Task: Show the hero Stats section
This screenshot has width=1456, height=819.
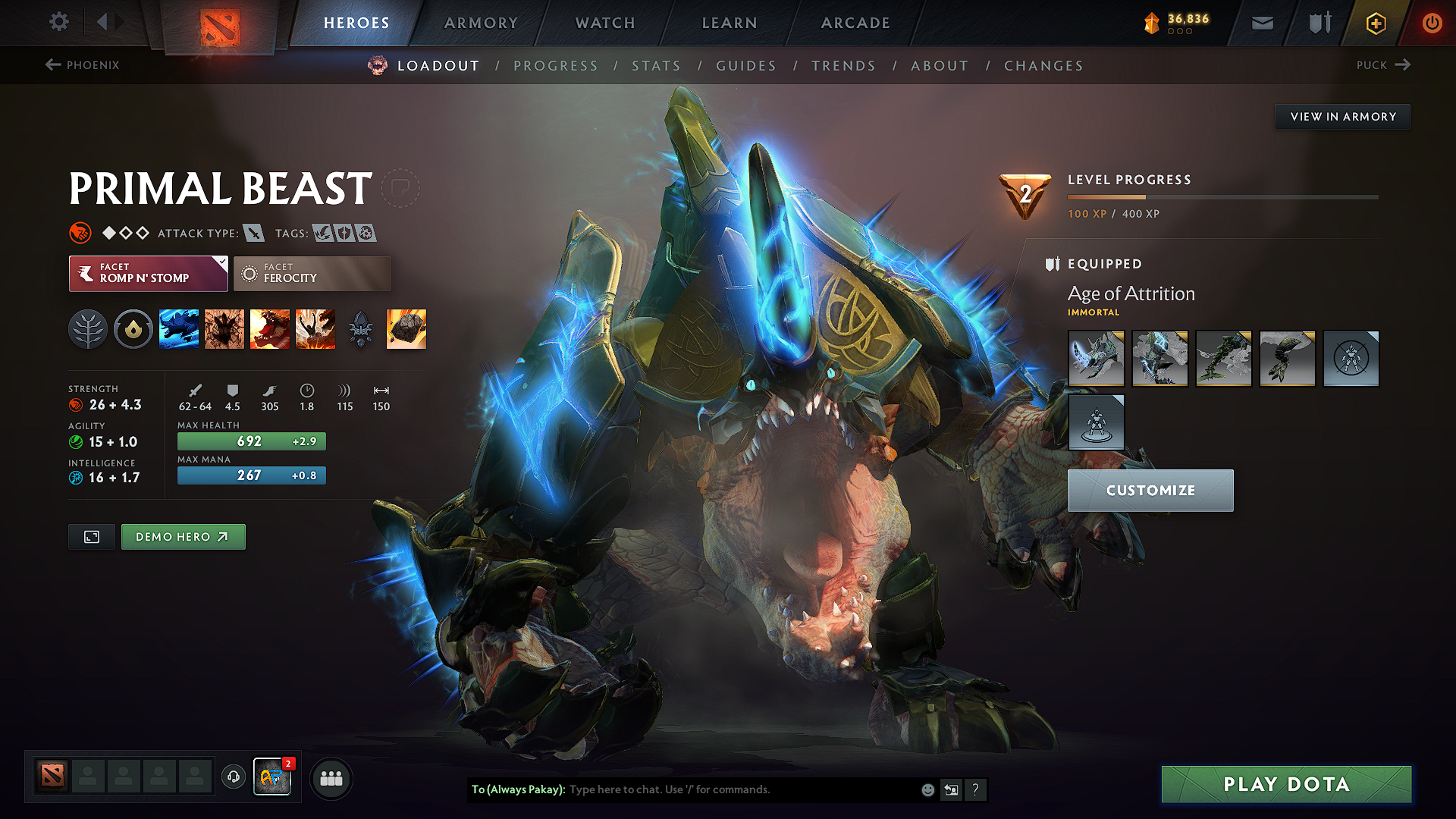Action: point(656,66)
